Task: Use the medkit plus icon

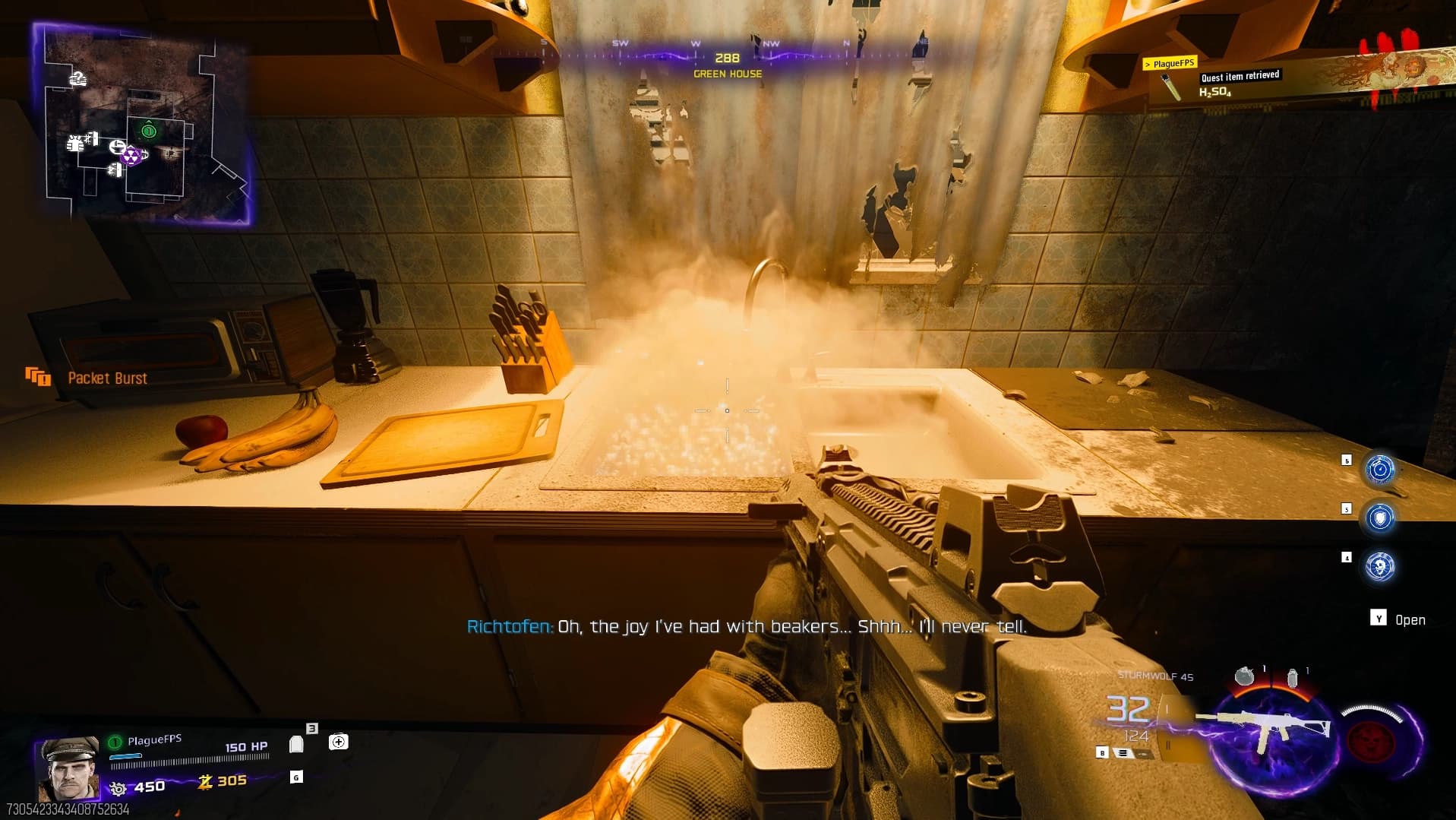Action: tap(338, 742)
